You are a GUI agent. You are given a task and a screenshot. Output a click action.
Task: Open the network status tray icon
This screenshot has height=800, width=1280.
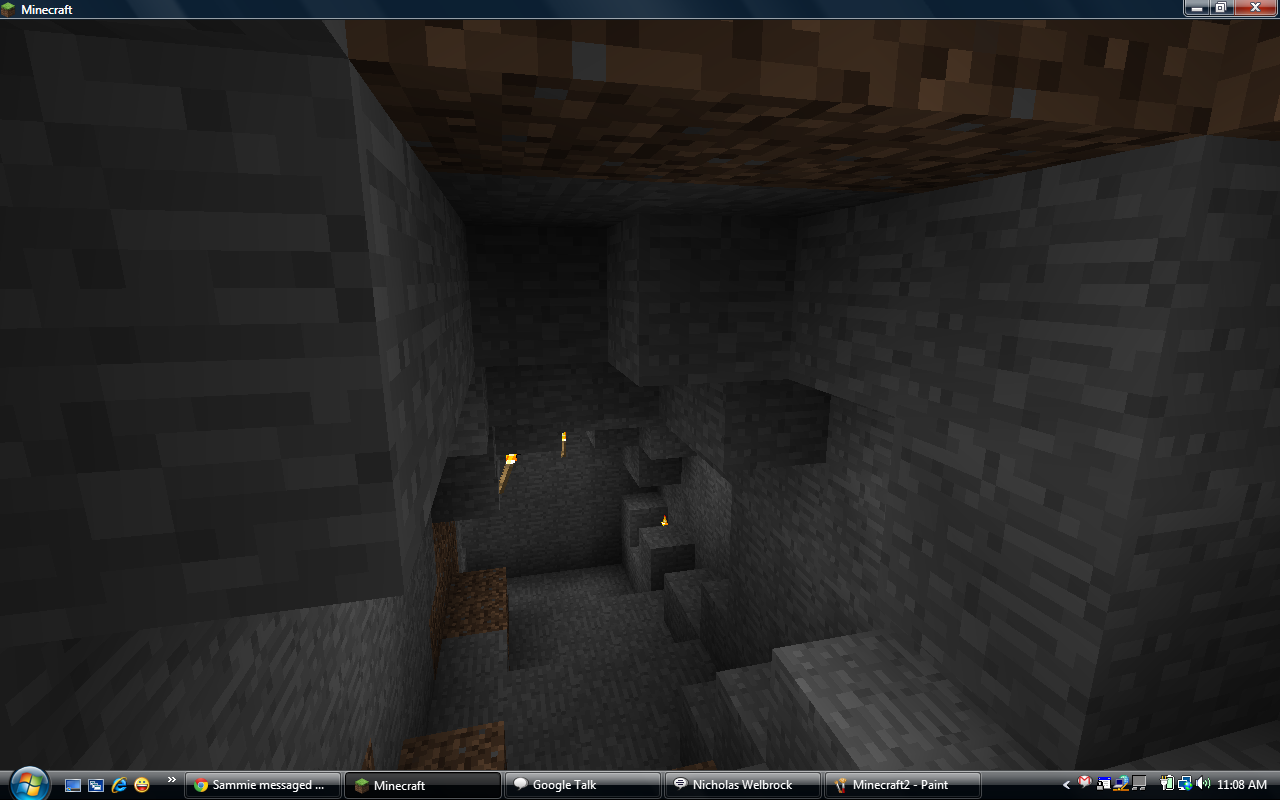click(x=1183, y=784)
